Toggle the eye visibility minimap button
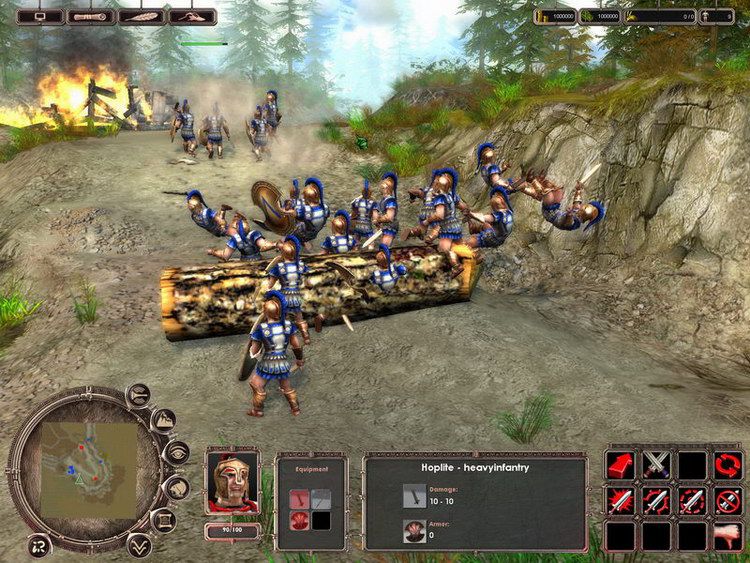Screen dimensions: 750x563 click(176, 453)
